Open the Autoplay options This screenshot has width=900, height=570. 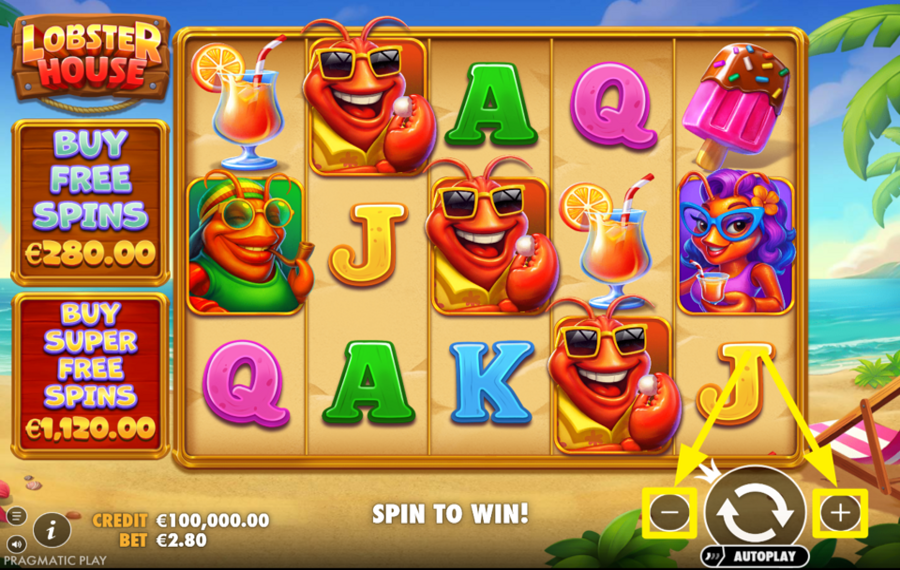(x=754, y=555)
